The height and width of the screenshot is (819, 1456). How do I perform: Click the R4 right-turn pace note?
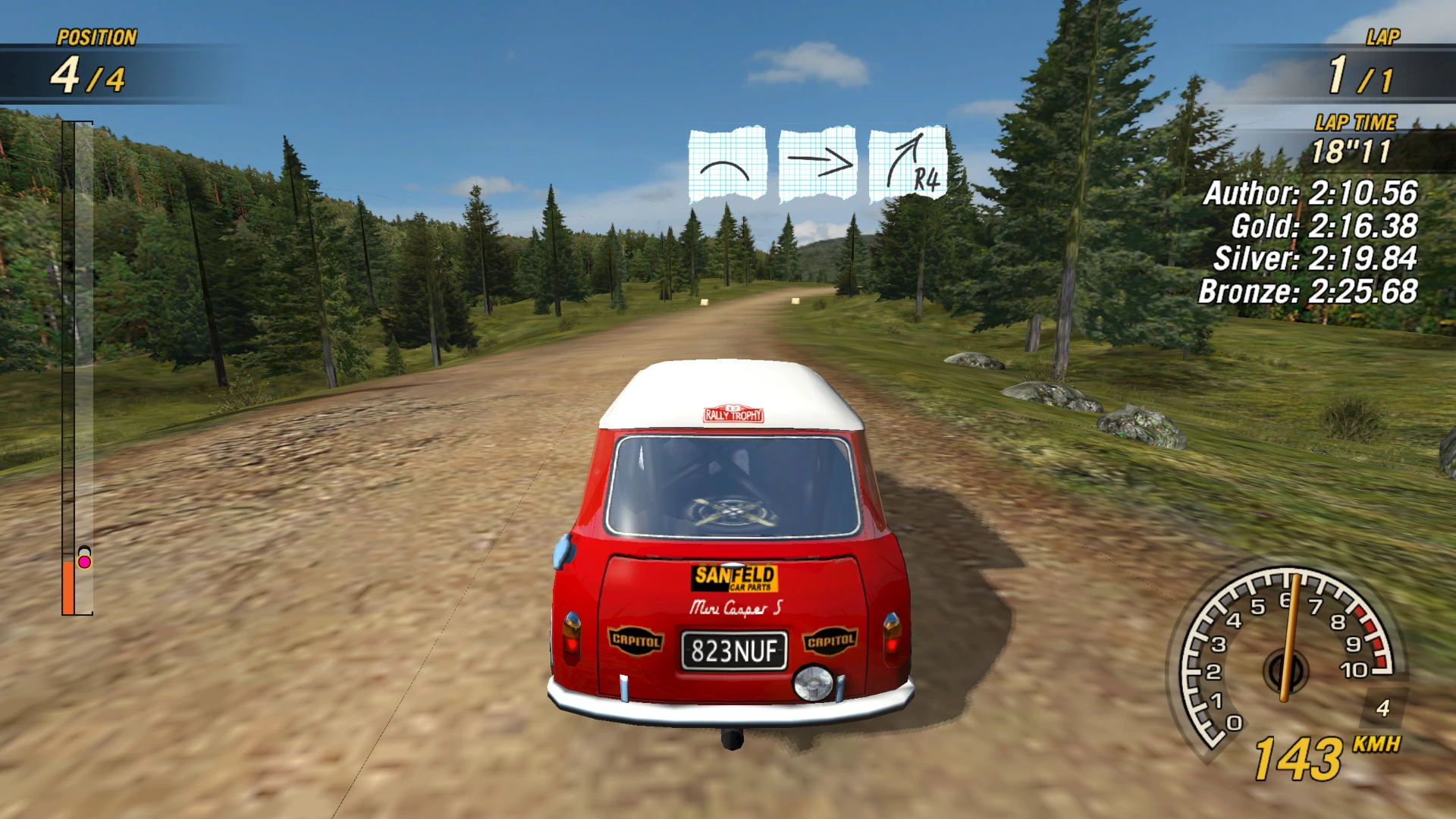pyautogui.click(x=908, y=165)
